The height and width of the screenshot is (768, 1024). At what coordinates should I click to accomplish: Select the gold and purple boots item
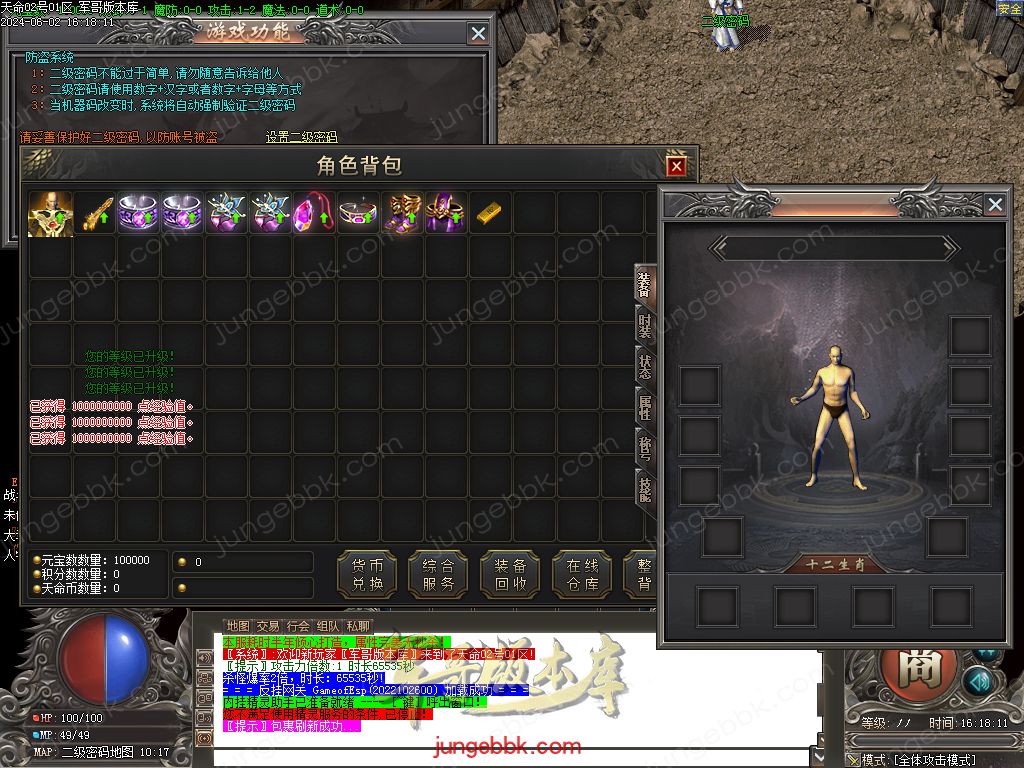[x=401, y=214]
